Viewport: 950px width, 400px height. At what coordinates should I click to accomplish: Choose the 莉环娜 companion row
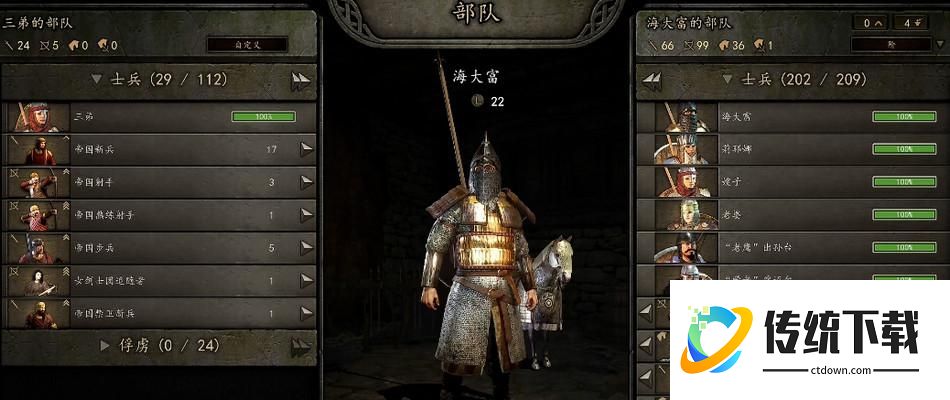(790, 149)
